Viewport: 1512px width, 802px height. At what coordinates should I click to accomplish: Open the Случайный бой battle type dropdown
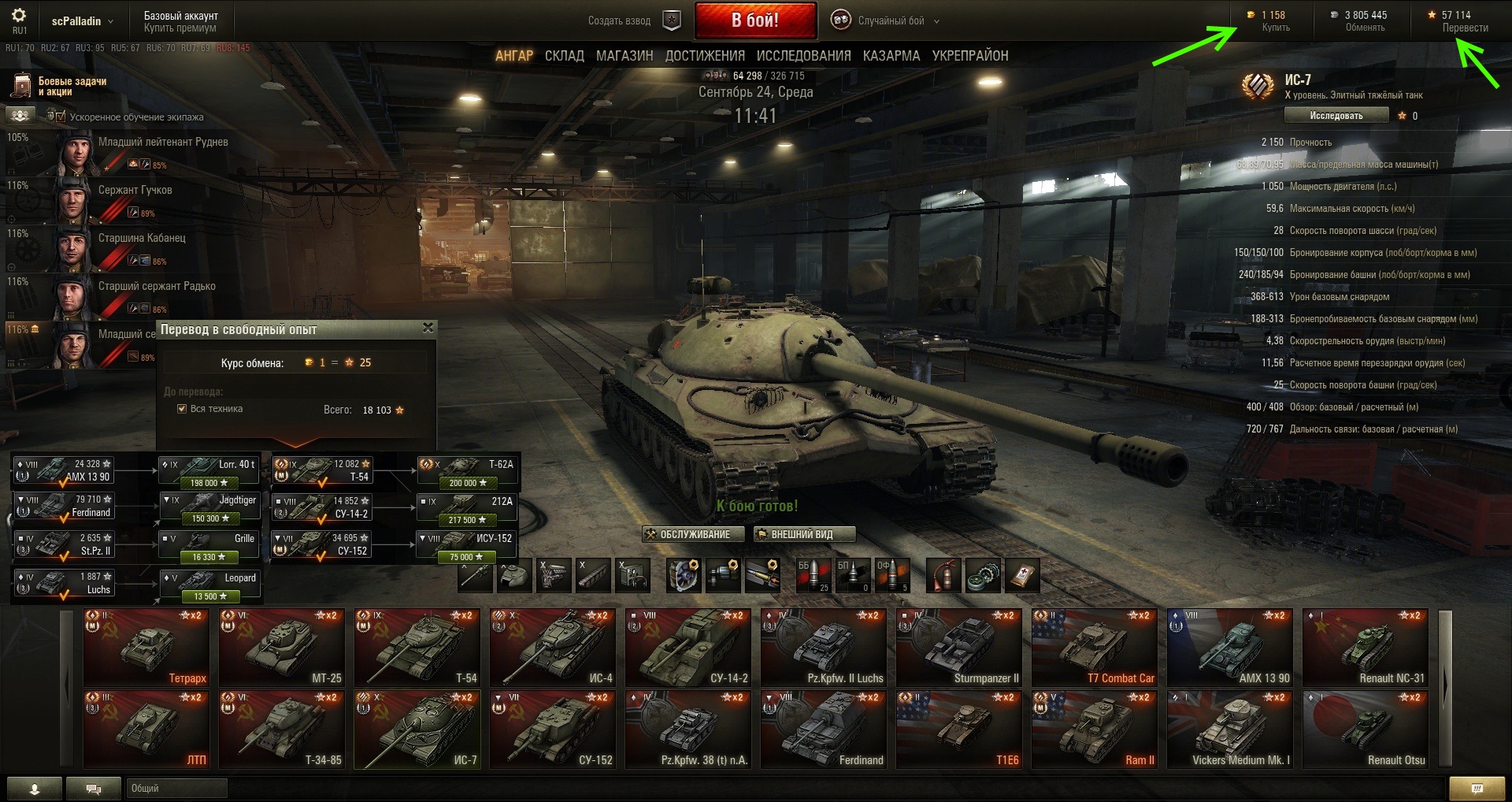(891, 21)
